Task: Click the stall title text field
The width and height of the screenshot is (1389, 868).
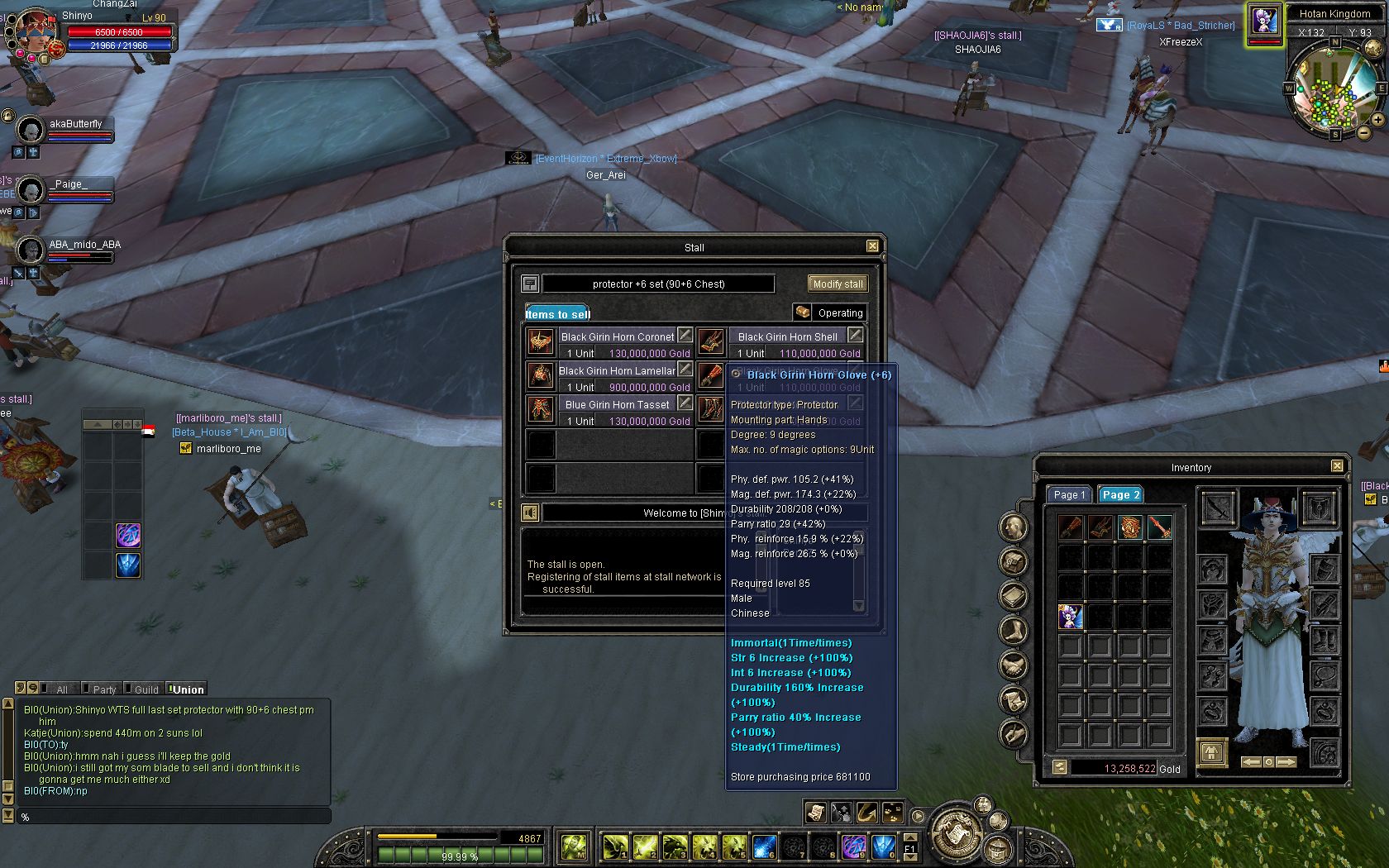Action: 658,284
